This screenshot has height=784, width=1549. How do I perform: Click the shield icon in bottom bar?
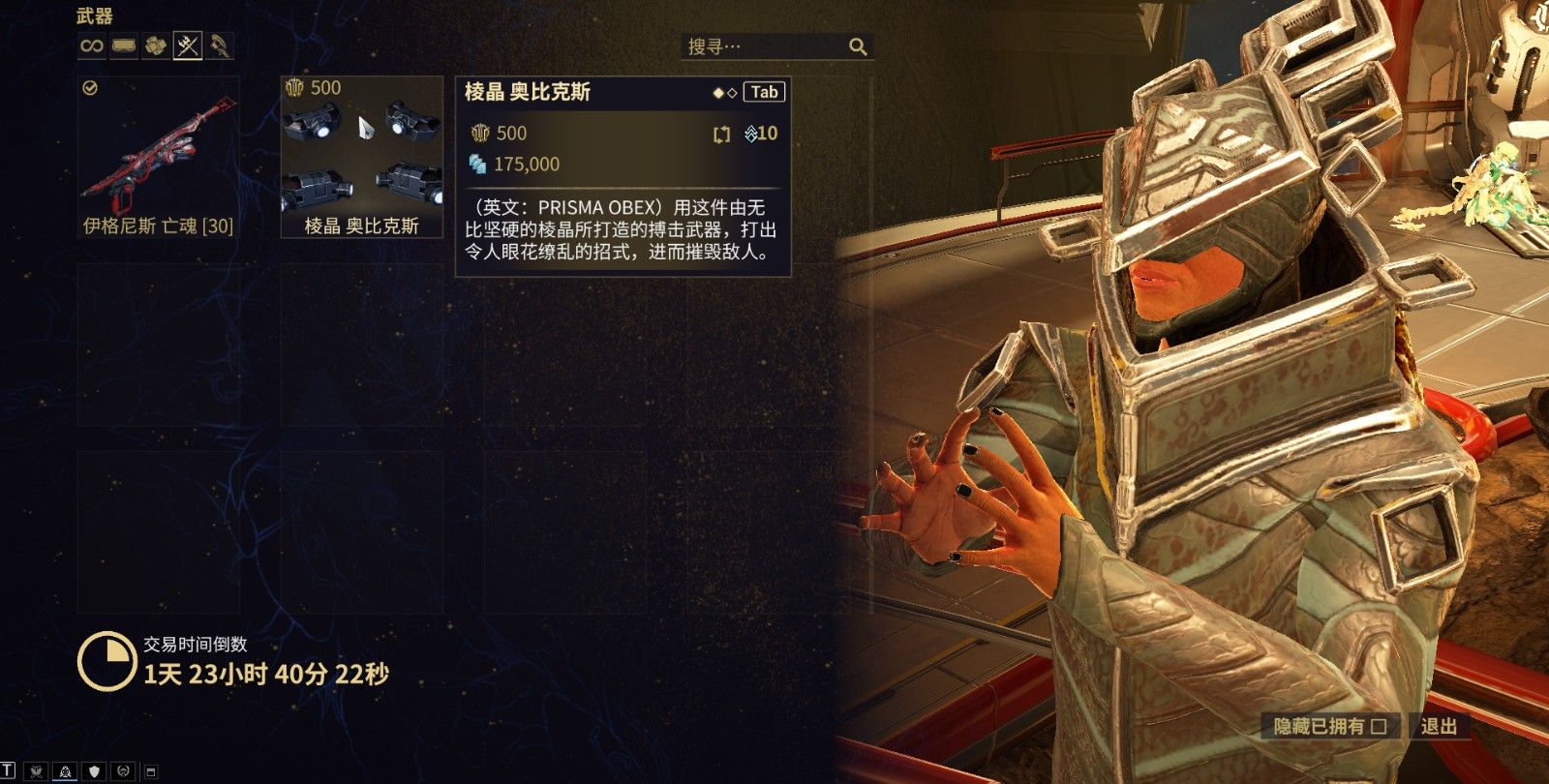pyautogui.click(x=94, y=771)
